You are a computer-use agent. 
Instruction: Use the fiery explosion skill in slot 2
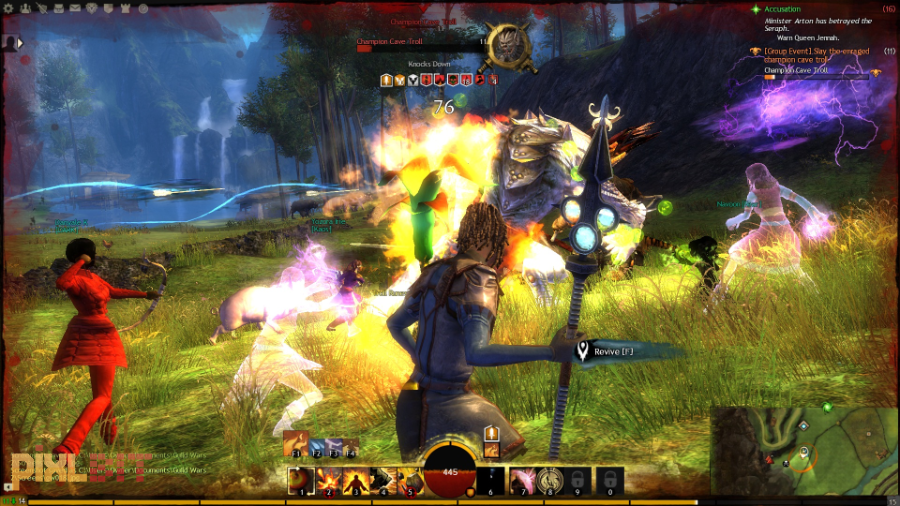pyautogui.click(x=328, y=480)
